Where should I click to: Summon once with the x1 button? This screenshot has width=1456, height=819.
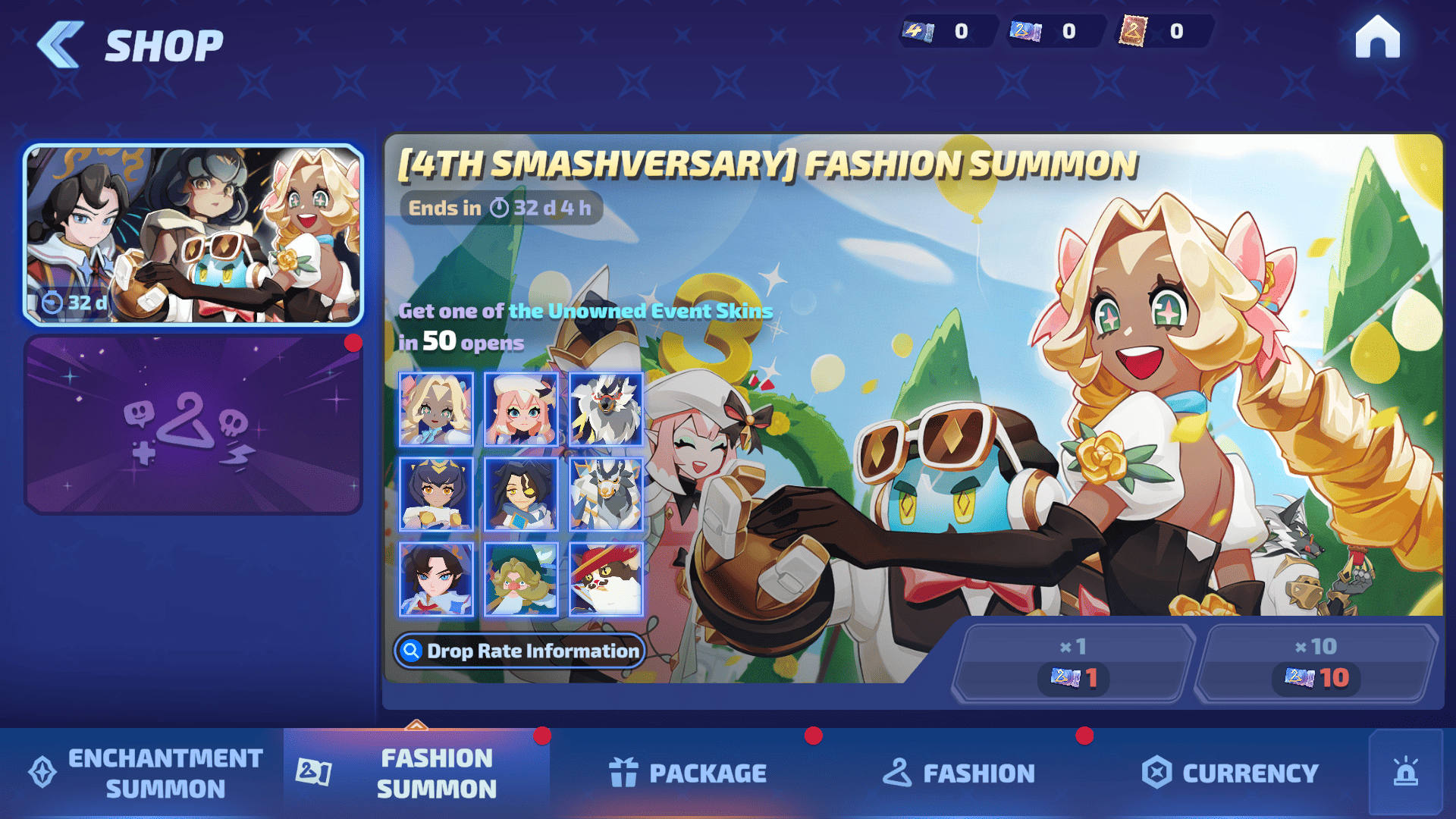pos(1072,663)
